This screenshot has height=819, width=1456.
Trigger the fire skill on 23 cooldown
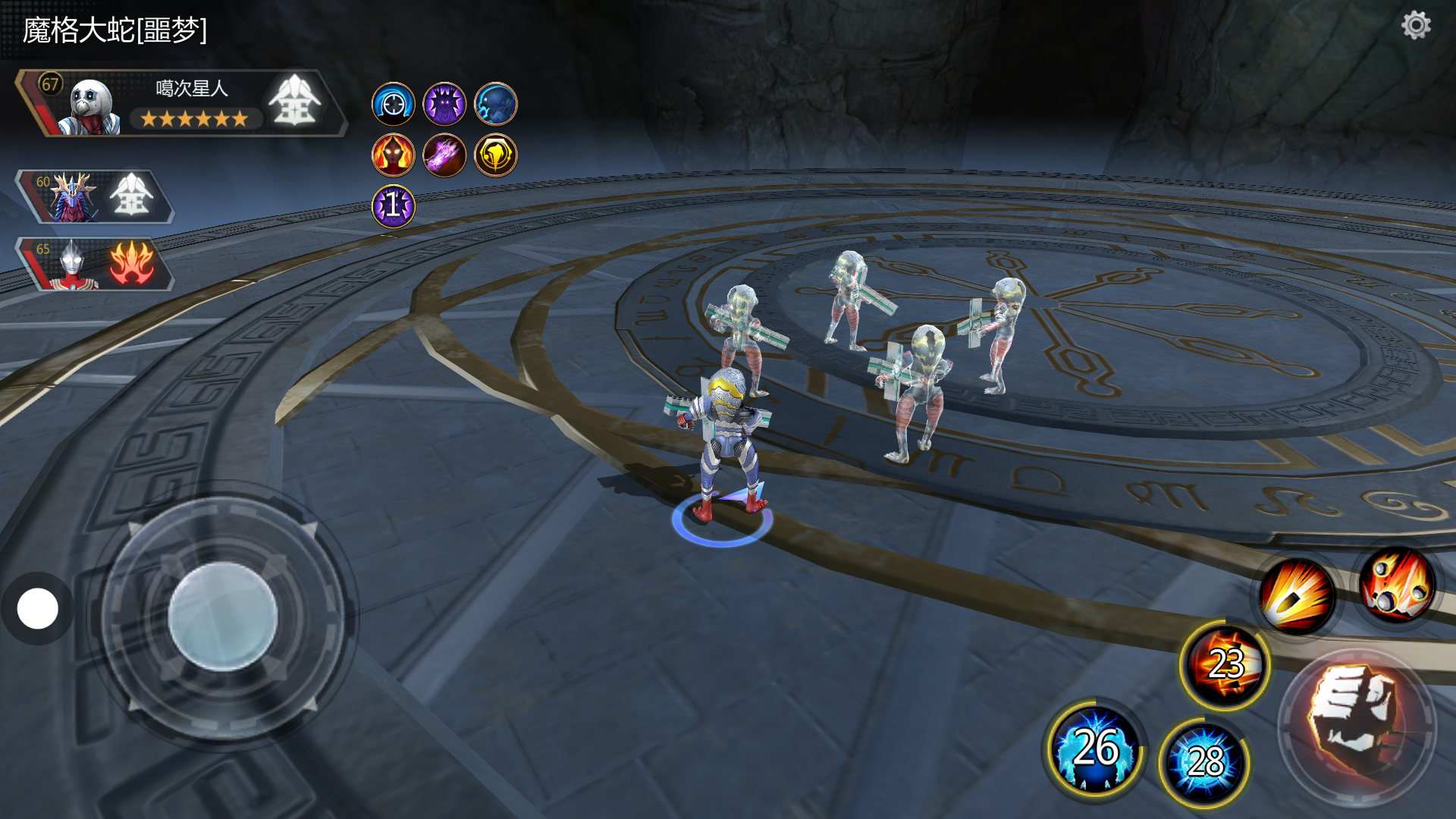1225,665
